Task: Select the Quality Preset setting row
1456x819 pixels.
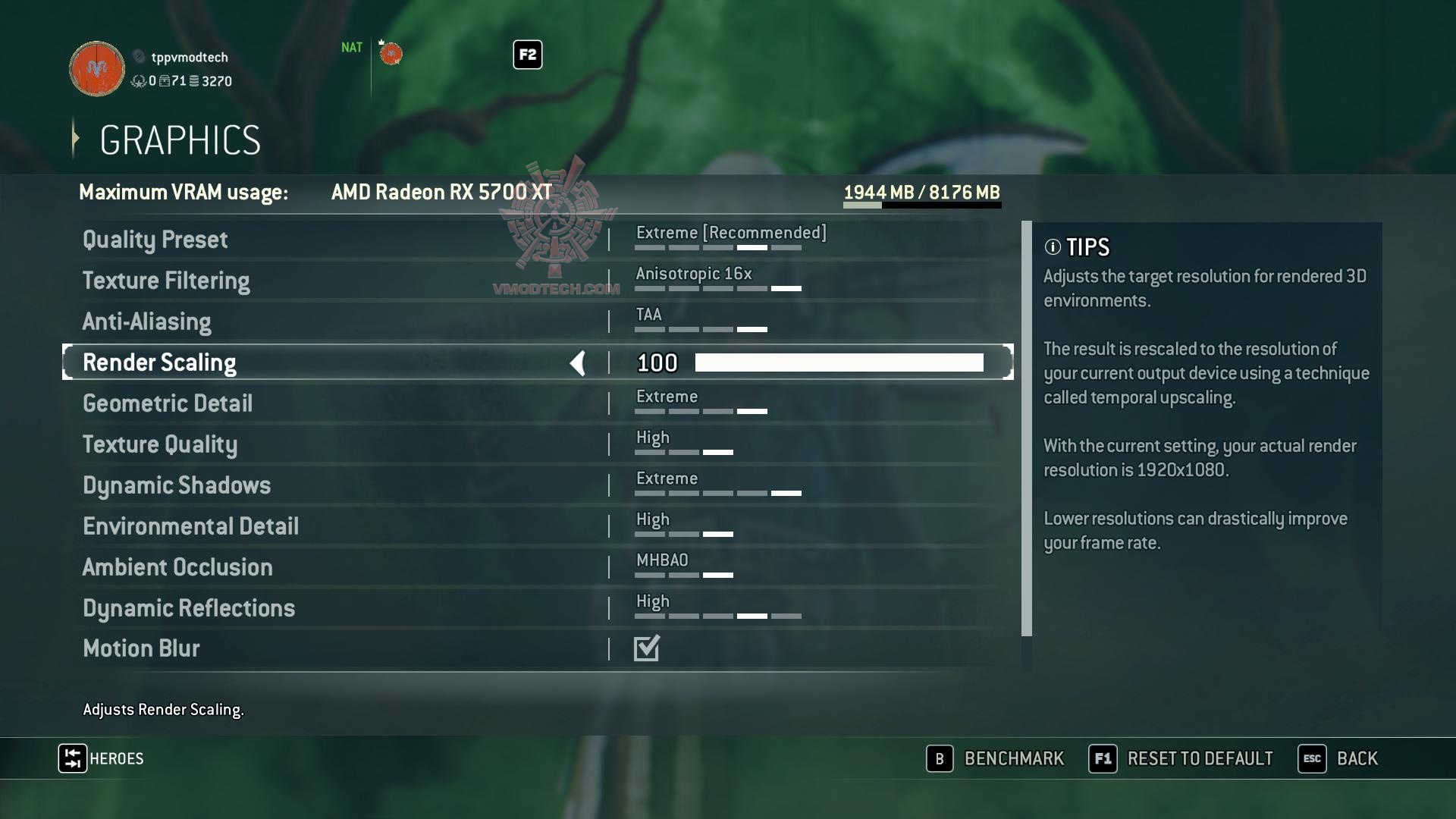Action: pos(155,240)
